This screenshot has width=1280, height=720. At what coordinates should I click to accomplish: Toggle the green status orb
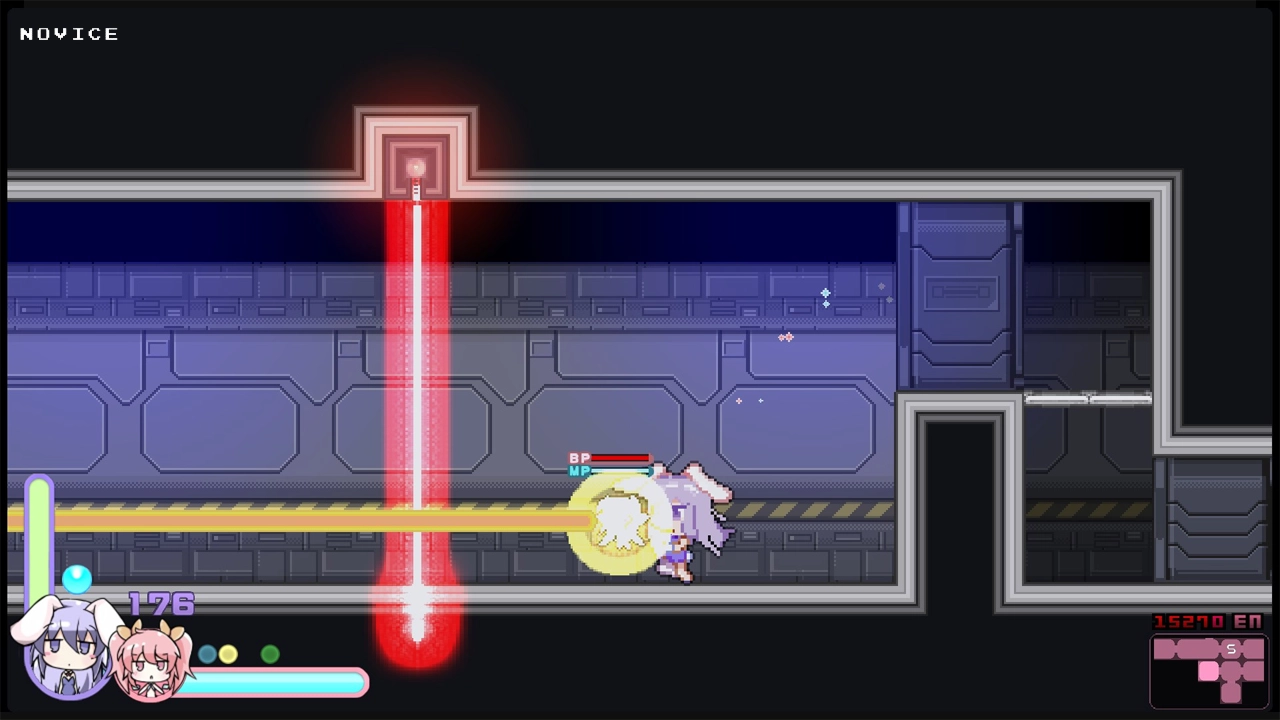(x=271, y=653)
